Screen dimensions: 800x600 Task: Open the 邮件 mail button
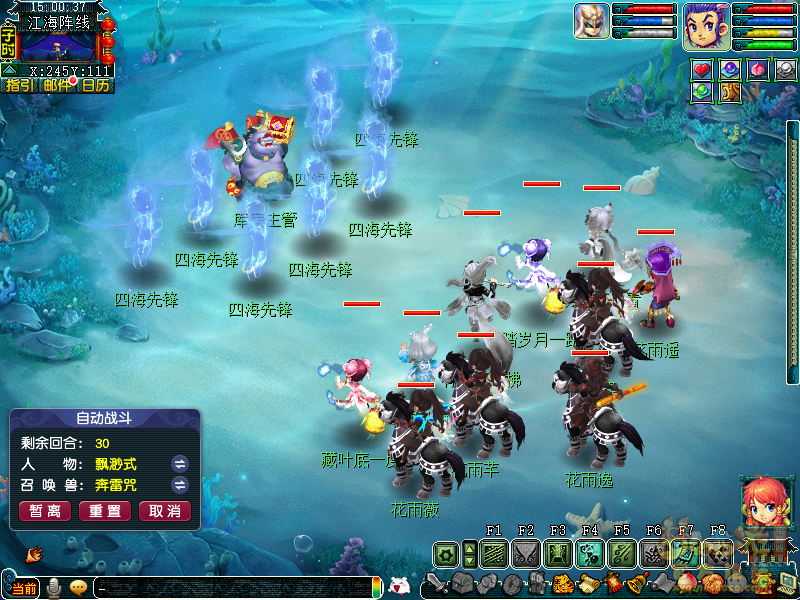pos(57,86)
